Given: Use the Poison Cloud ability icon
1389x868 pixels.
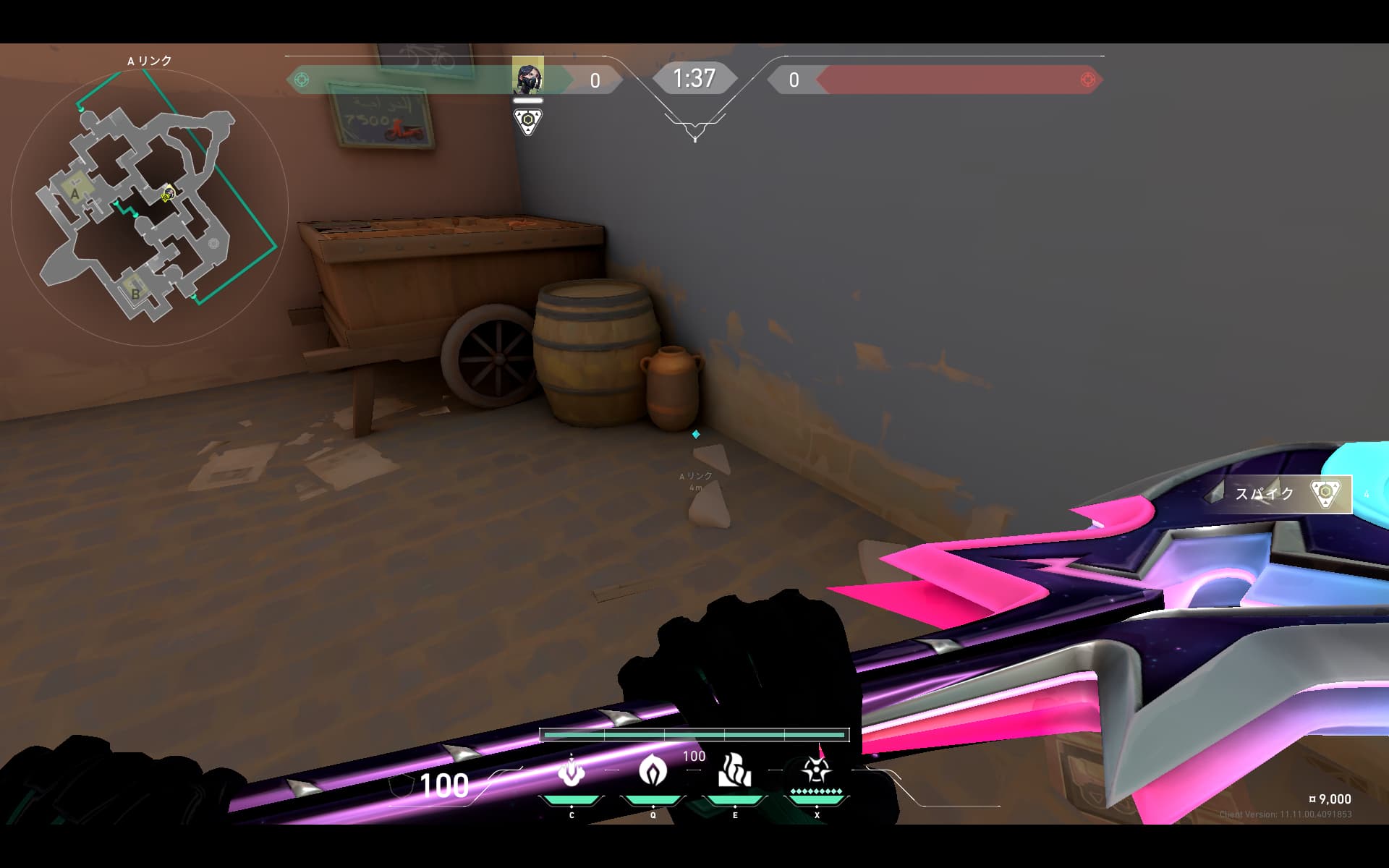Looking at the screenshot, I should point(653,771).
